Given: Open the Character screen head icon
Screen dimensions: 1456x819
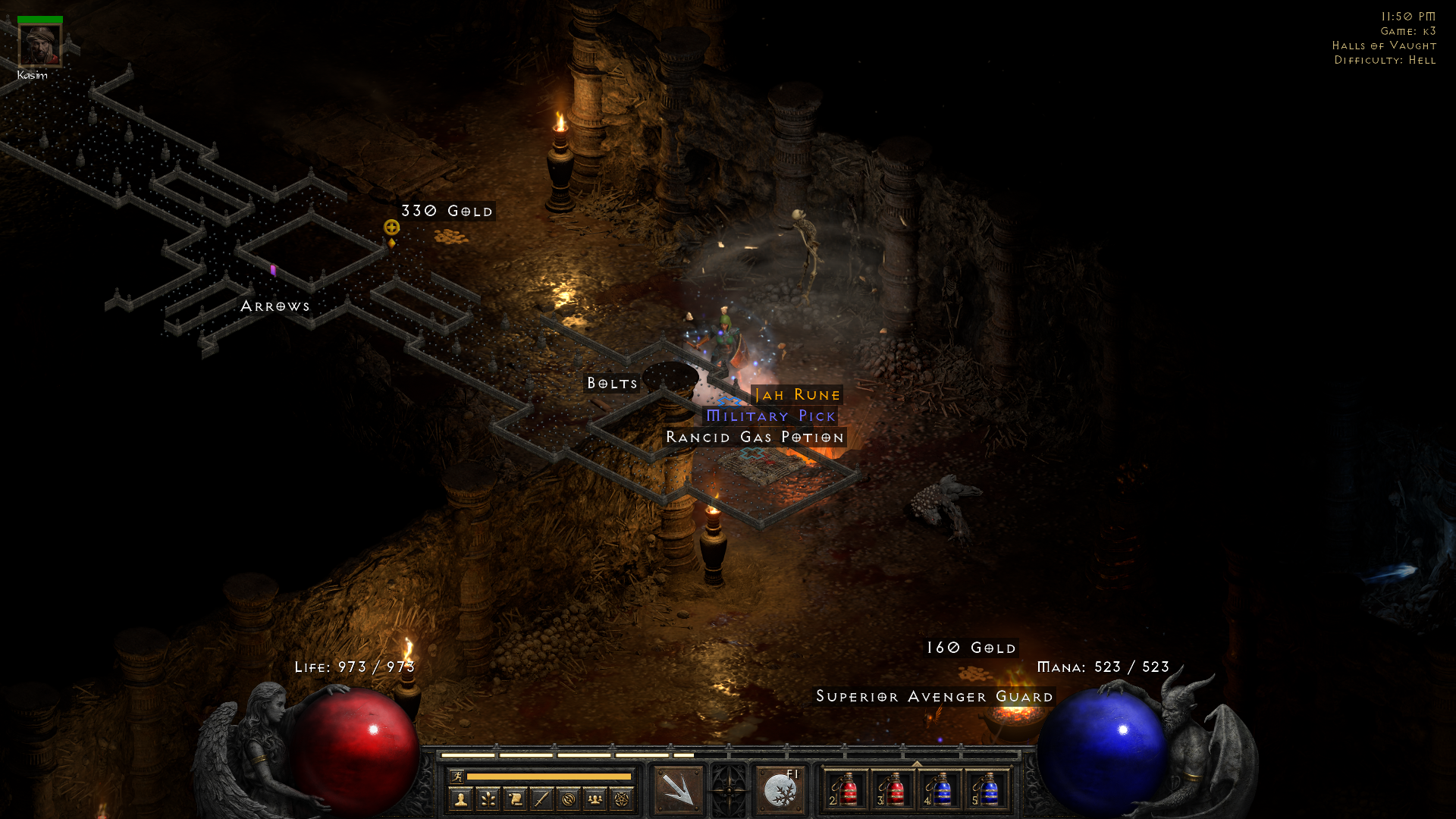Looking at the screenshot, I should click(461, 800).
